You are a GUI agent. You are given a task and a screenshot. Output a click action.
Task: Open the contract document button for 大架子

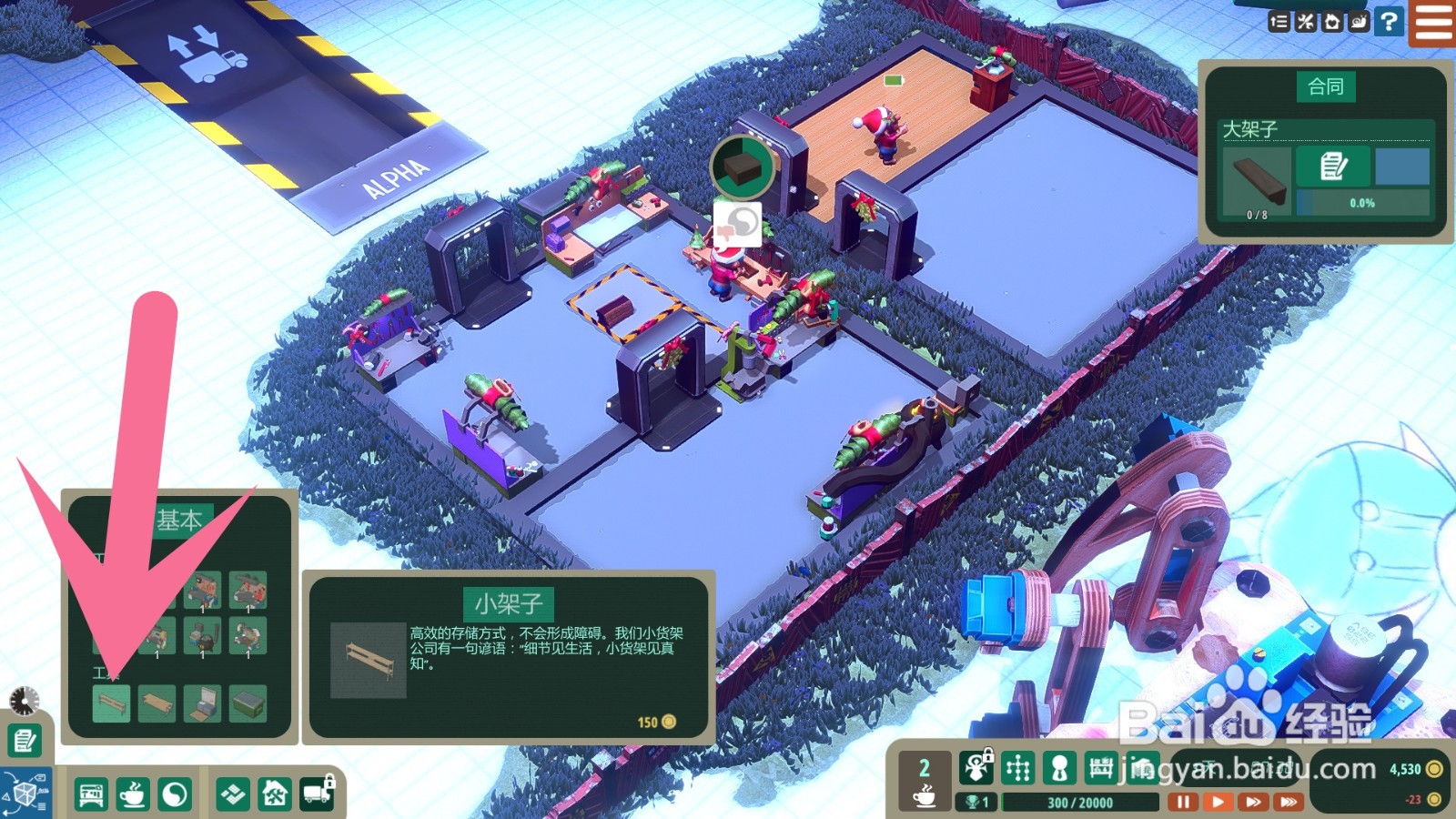1333,167
